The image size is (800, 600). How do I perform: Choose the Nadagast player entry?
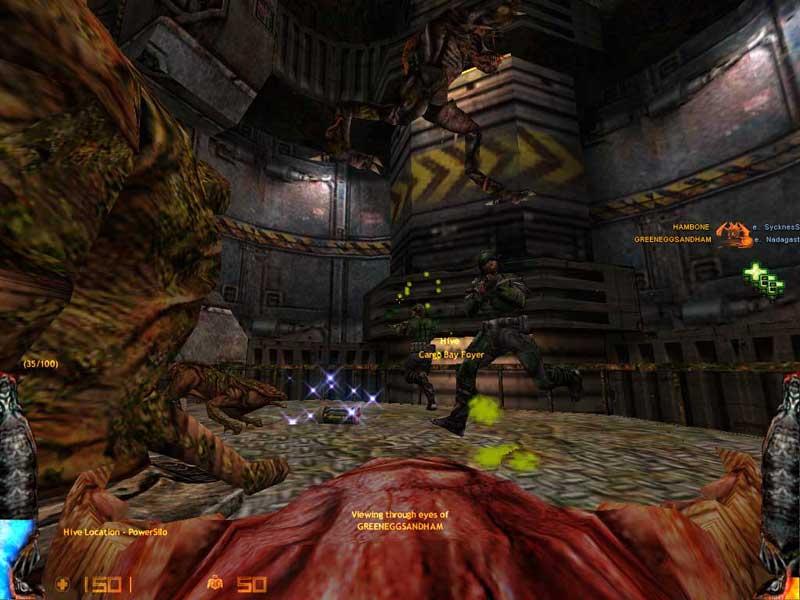point(778,240)
